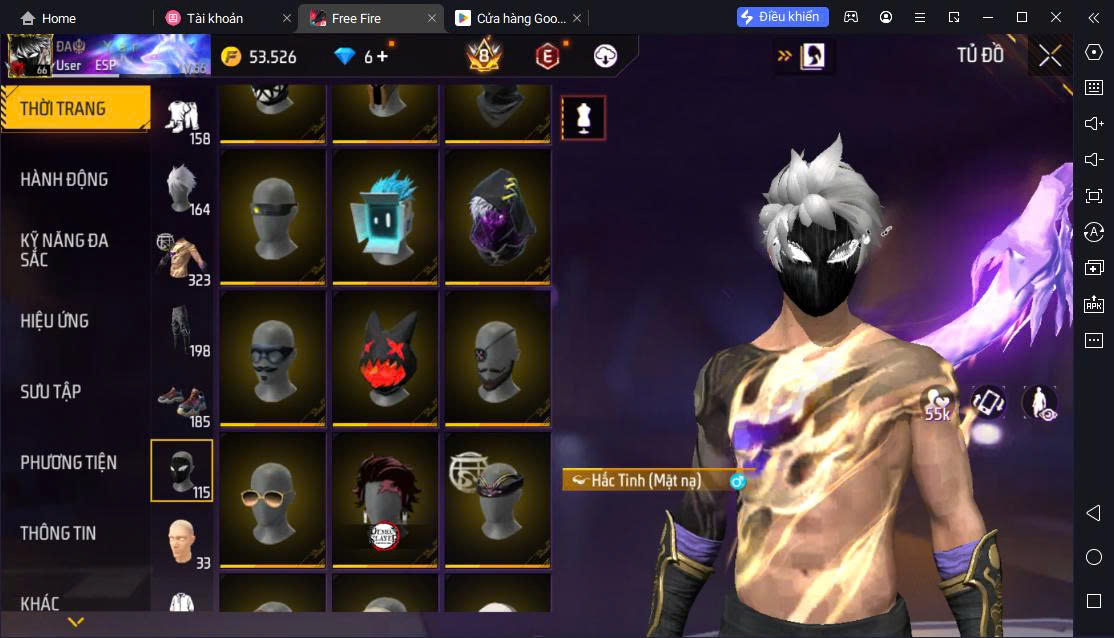Select the Demon Slayer red-hair head item
Viewport: 1114px width, 638px height.
pyautogui.click(x=385, y=498)
